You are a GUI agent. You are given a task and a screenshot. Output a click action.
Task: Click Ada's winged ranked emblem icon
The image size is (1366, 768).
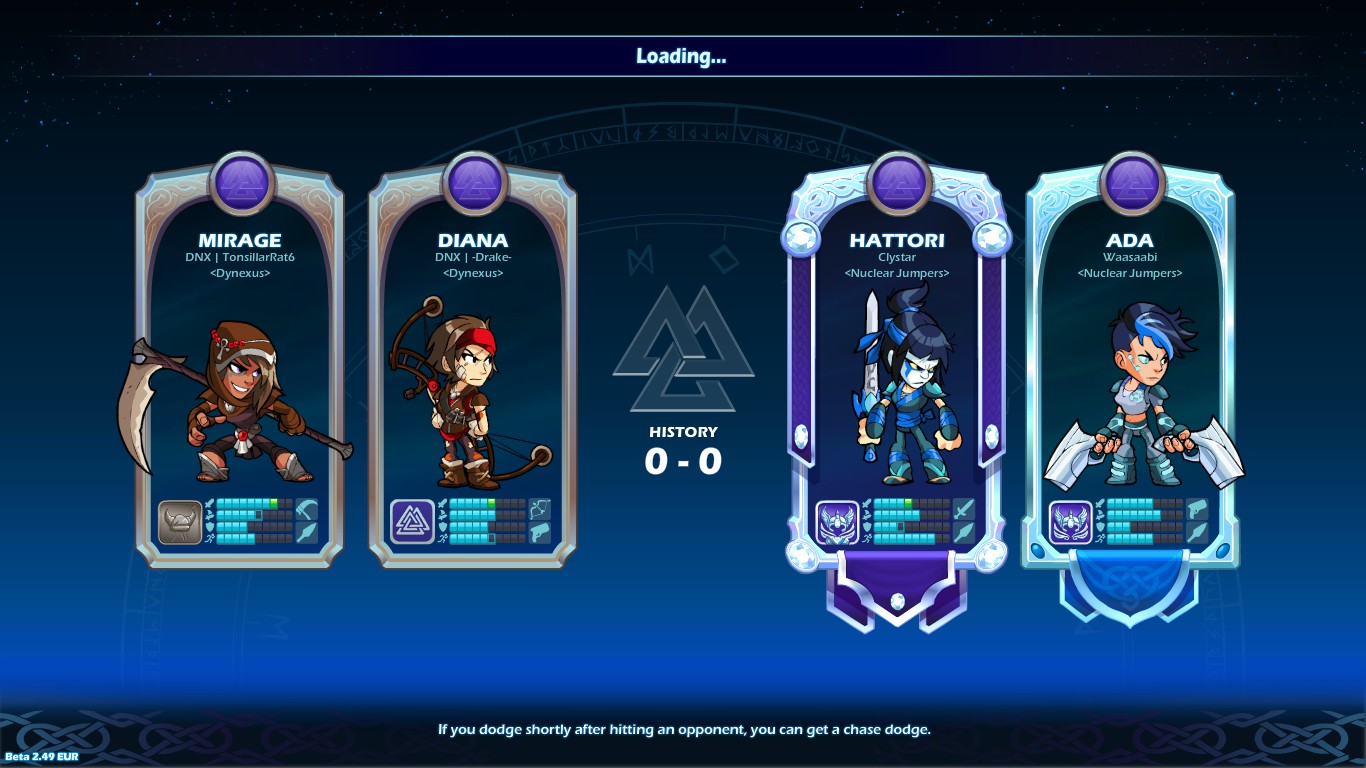click(x=1070, y=523)
